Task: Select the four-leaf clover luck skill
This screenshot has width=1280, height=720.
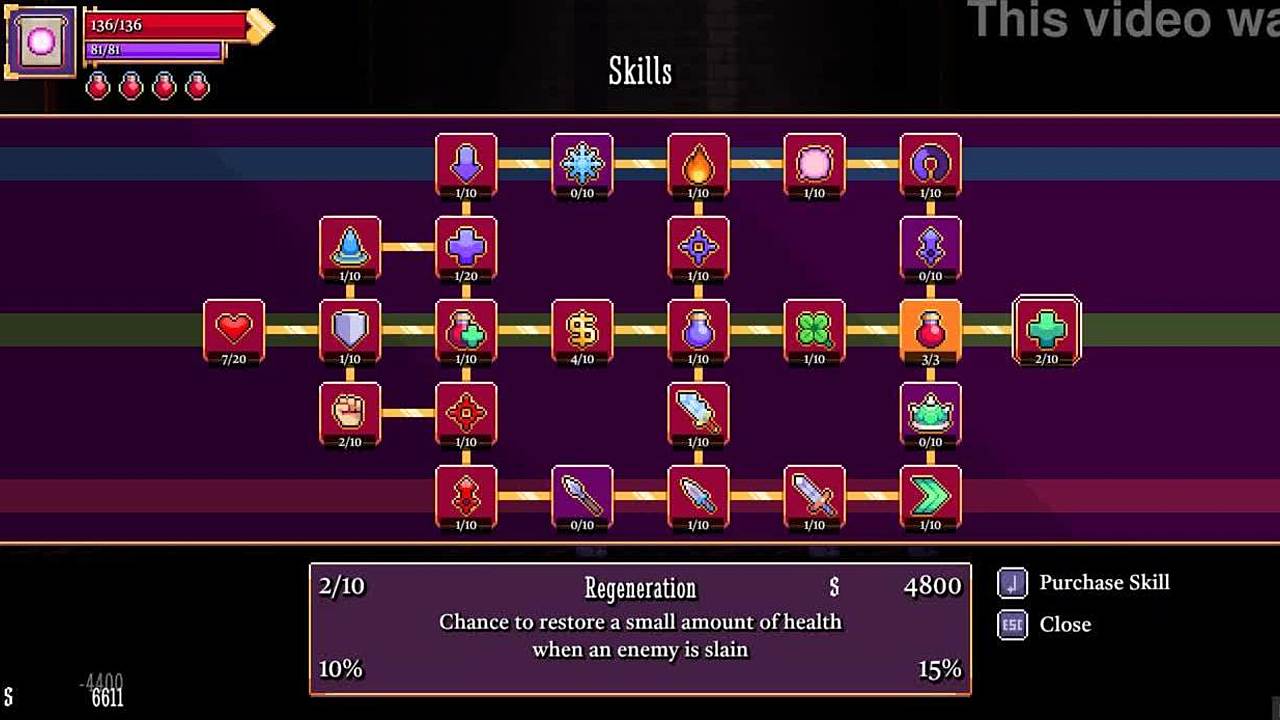Action: [814, 329]
